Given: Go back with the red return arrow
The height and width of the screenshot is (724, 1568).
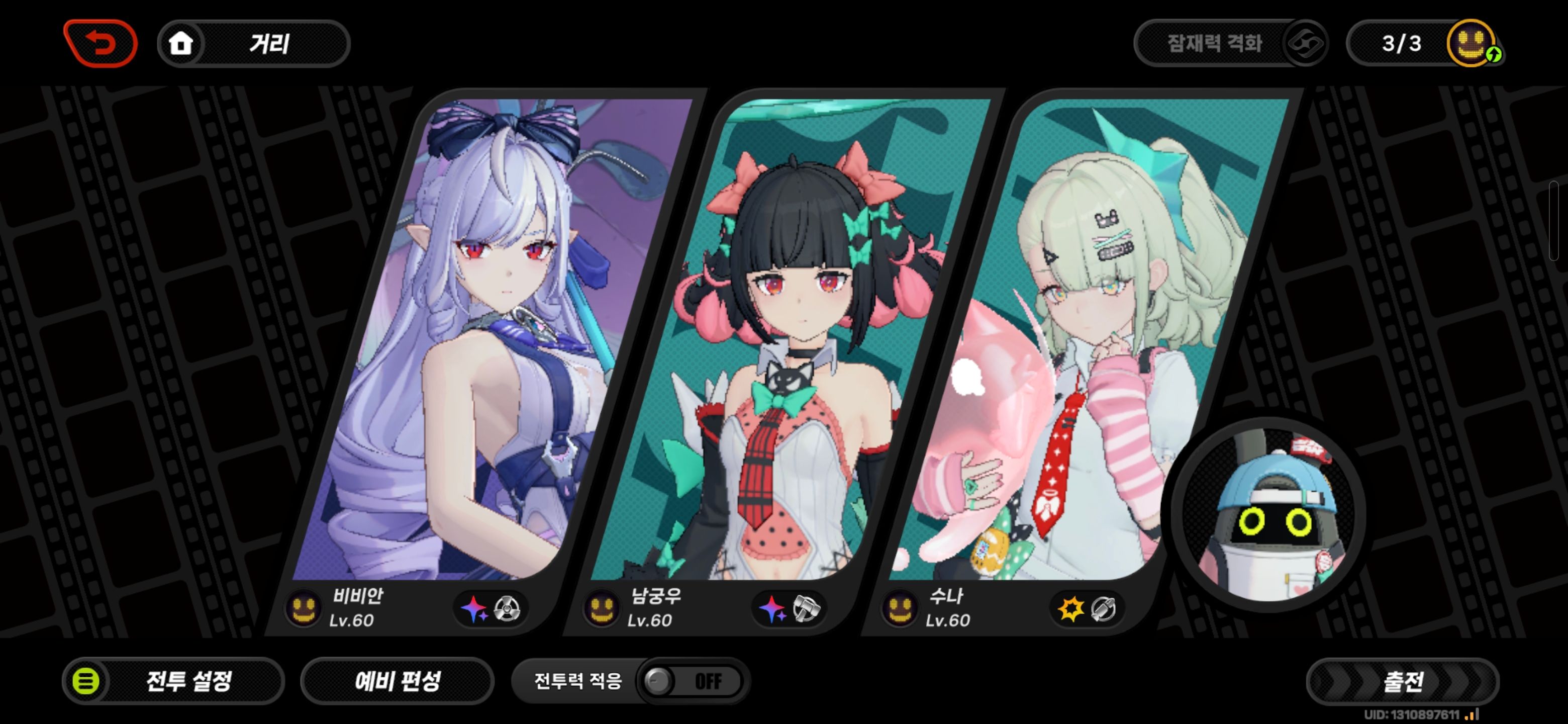Looking at the screenshot, I should pos(101,43).
